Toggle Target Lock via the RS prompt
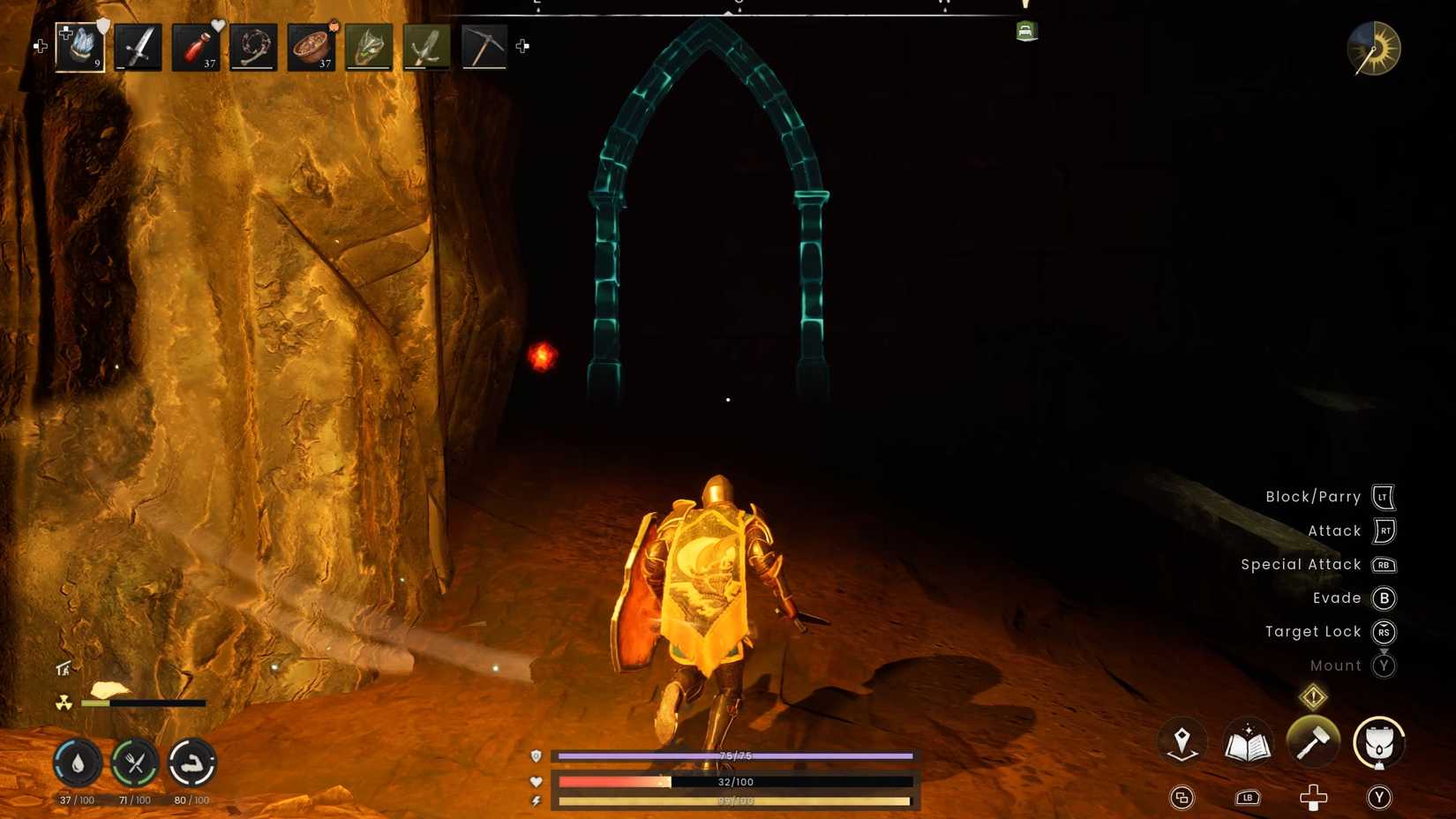The height and width of the screenshot is (819, 1456). (x=1384, y=632)
